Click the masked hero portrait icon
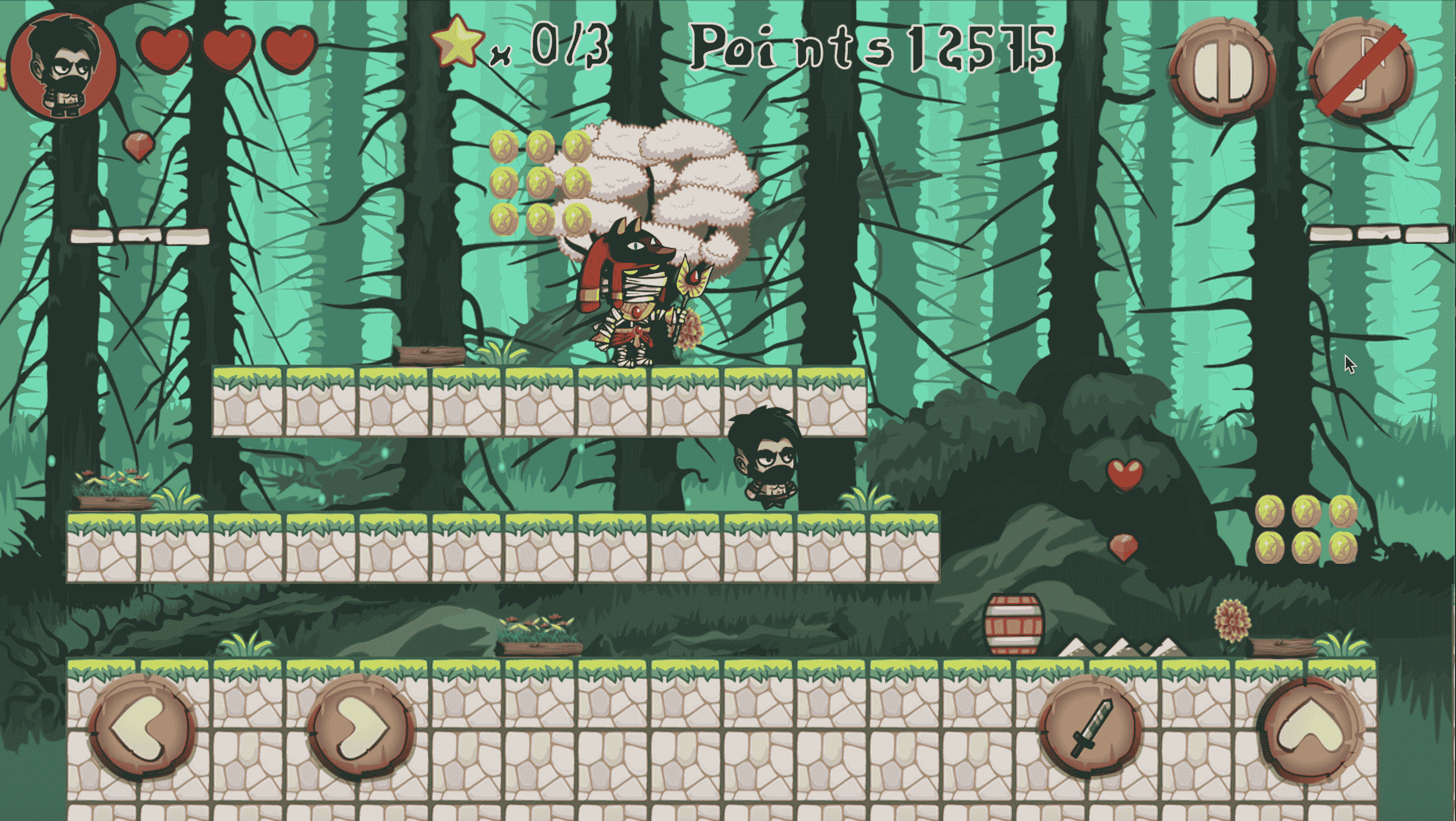The height and width of the screenshot is (821, 1456). (63, 67)
